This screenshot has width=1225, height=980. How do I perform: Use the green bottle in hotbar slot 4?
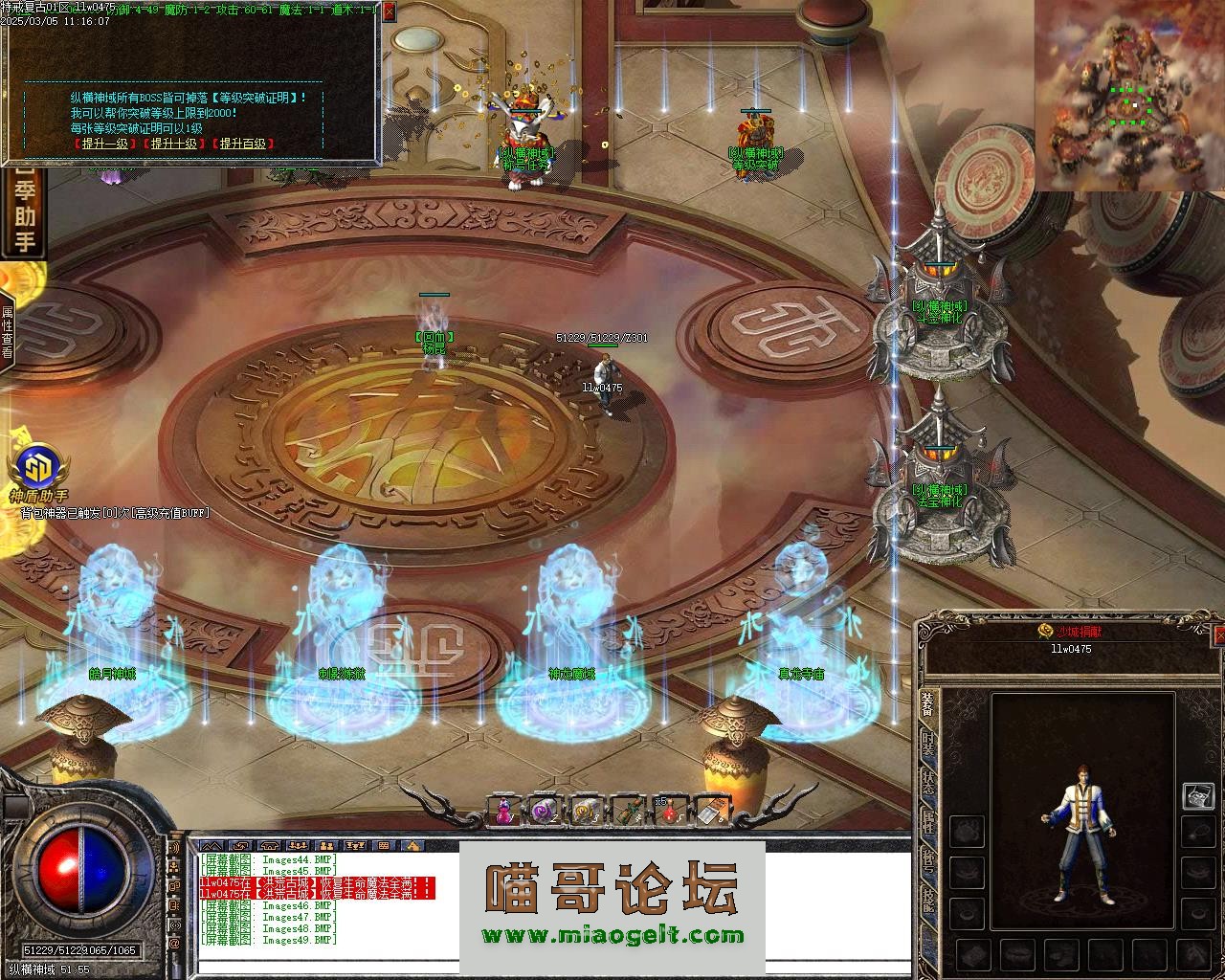tap(627, 811)
